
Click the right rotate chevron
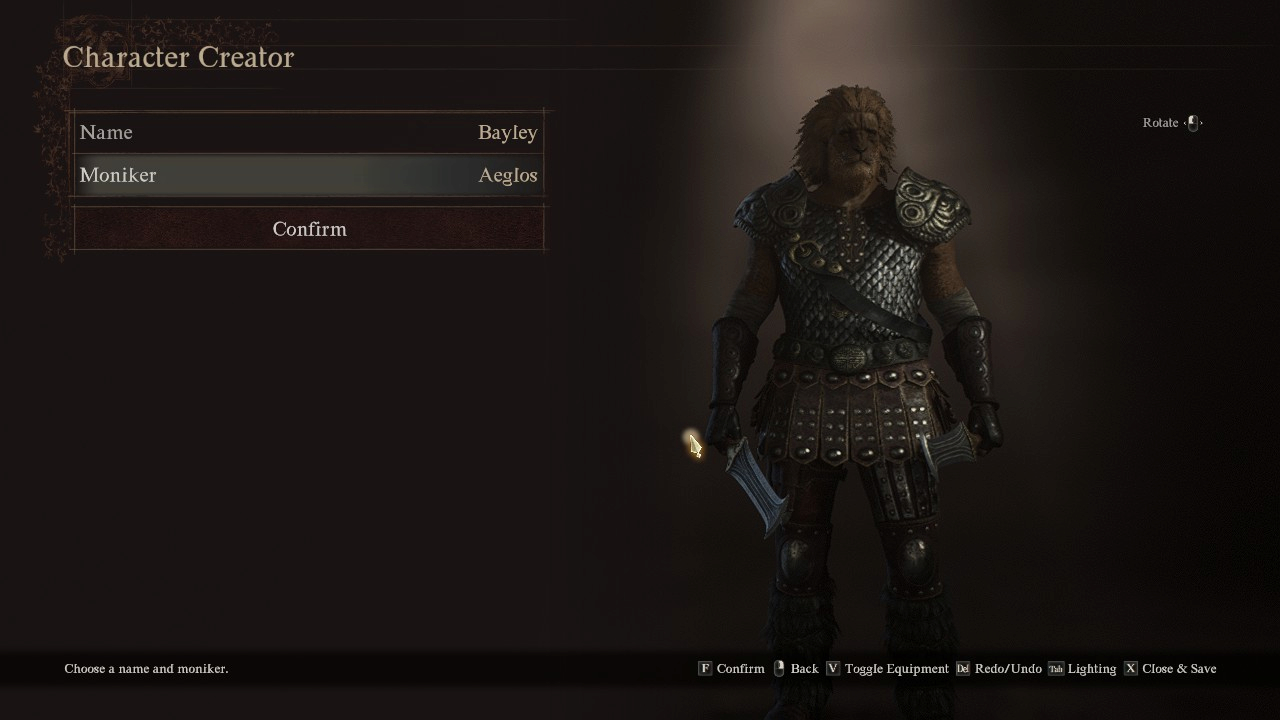point(1201,123)
